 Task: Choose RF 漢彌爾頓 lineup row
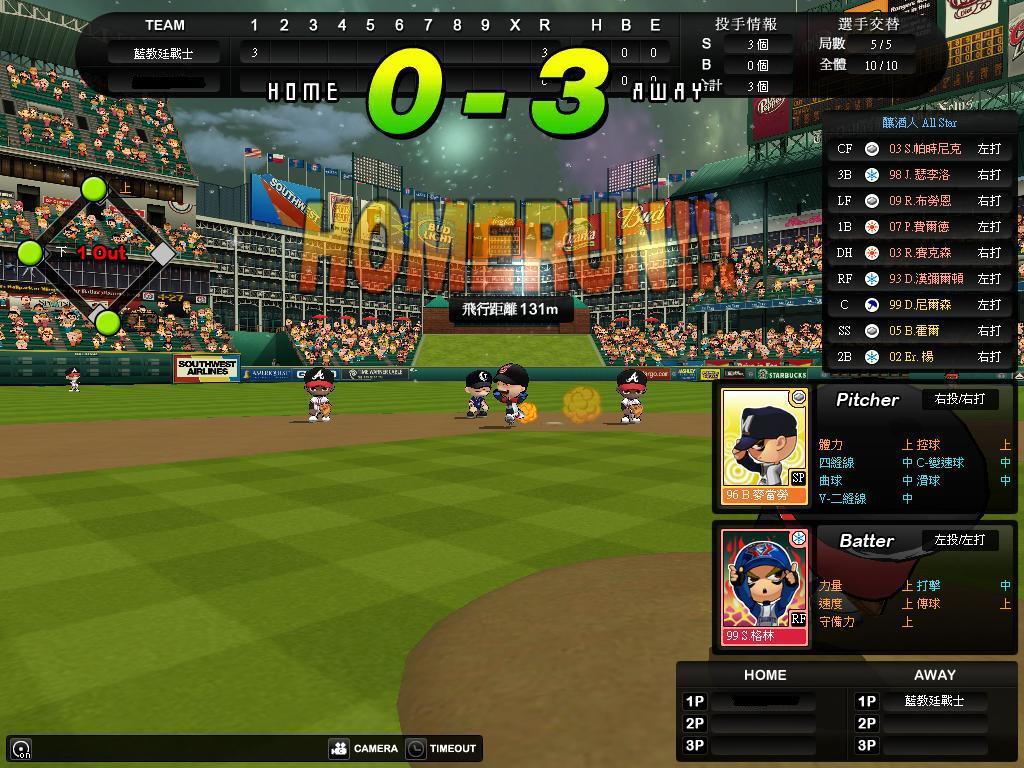pos(919,279)
